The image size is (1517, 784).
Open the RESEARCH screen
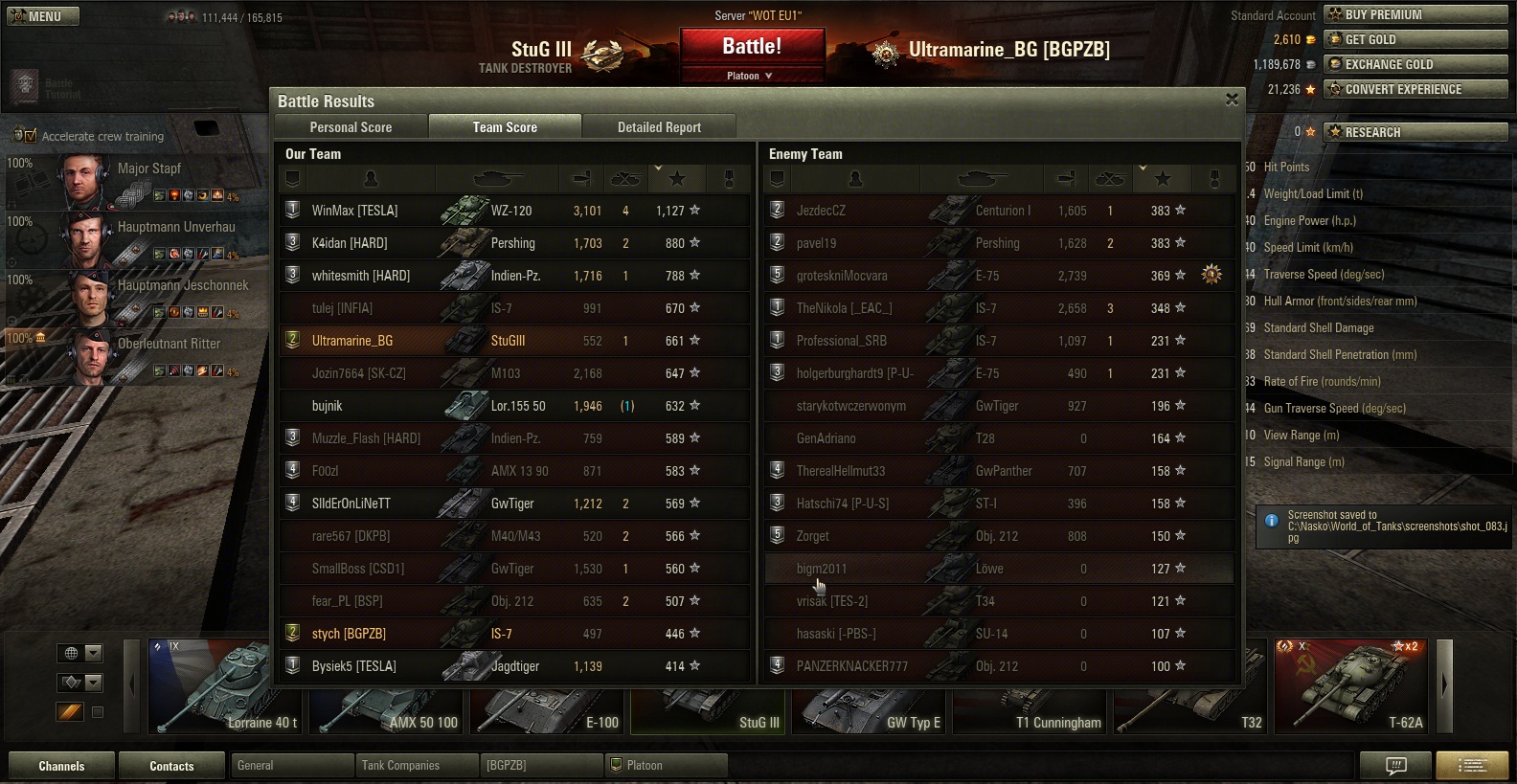pyautogui.click(x=1415, y=132)
